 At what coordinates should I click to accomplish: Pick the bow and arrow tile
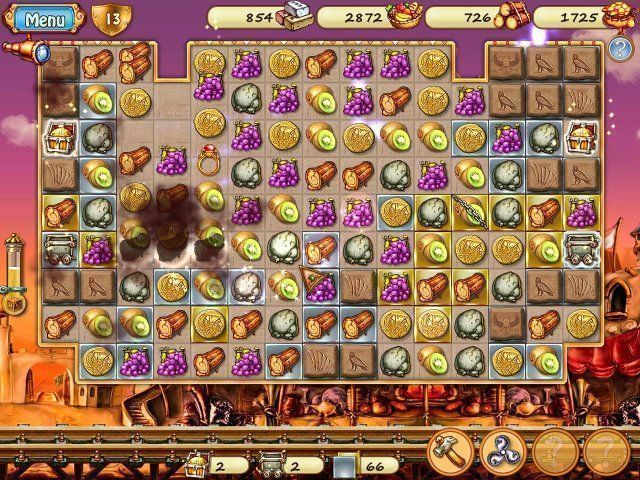pos(467,210)
